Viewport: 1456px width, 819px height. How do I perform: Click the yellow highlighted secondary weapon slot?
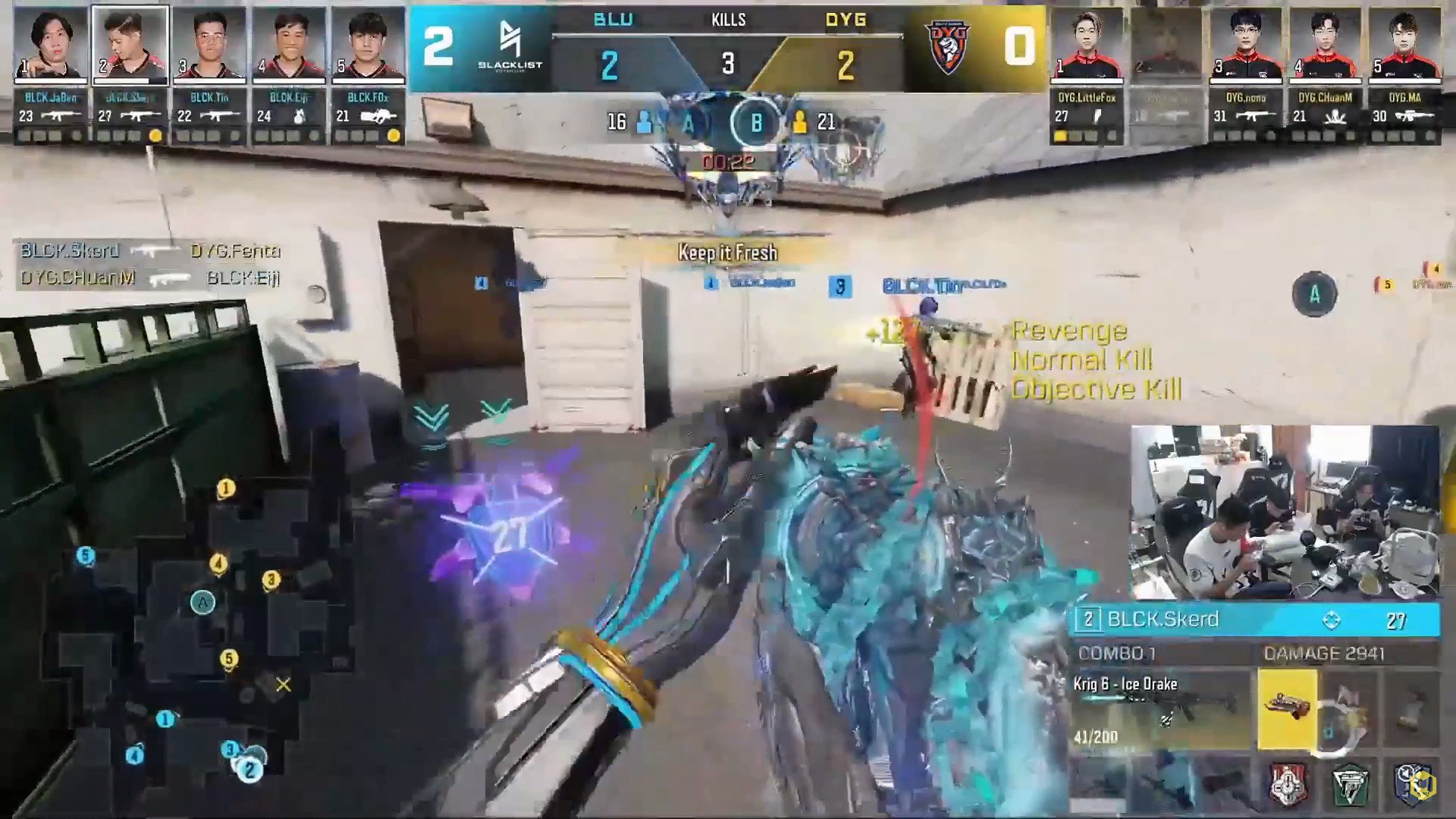(x=1287, y=709)
